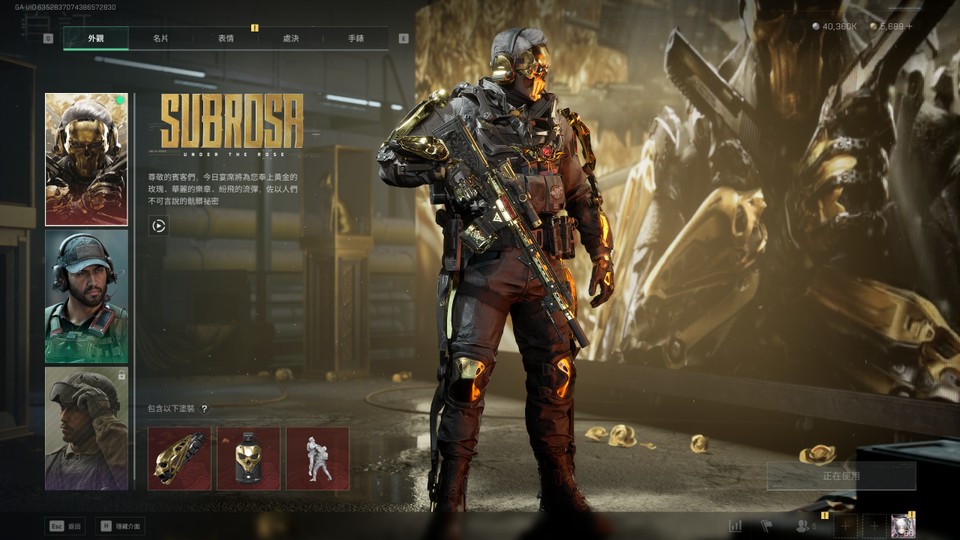Open the friends list icon
Screen dimensions: 960x540
coord(802,526)
